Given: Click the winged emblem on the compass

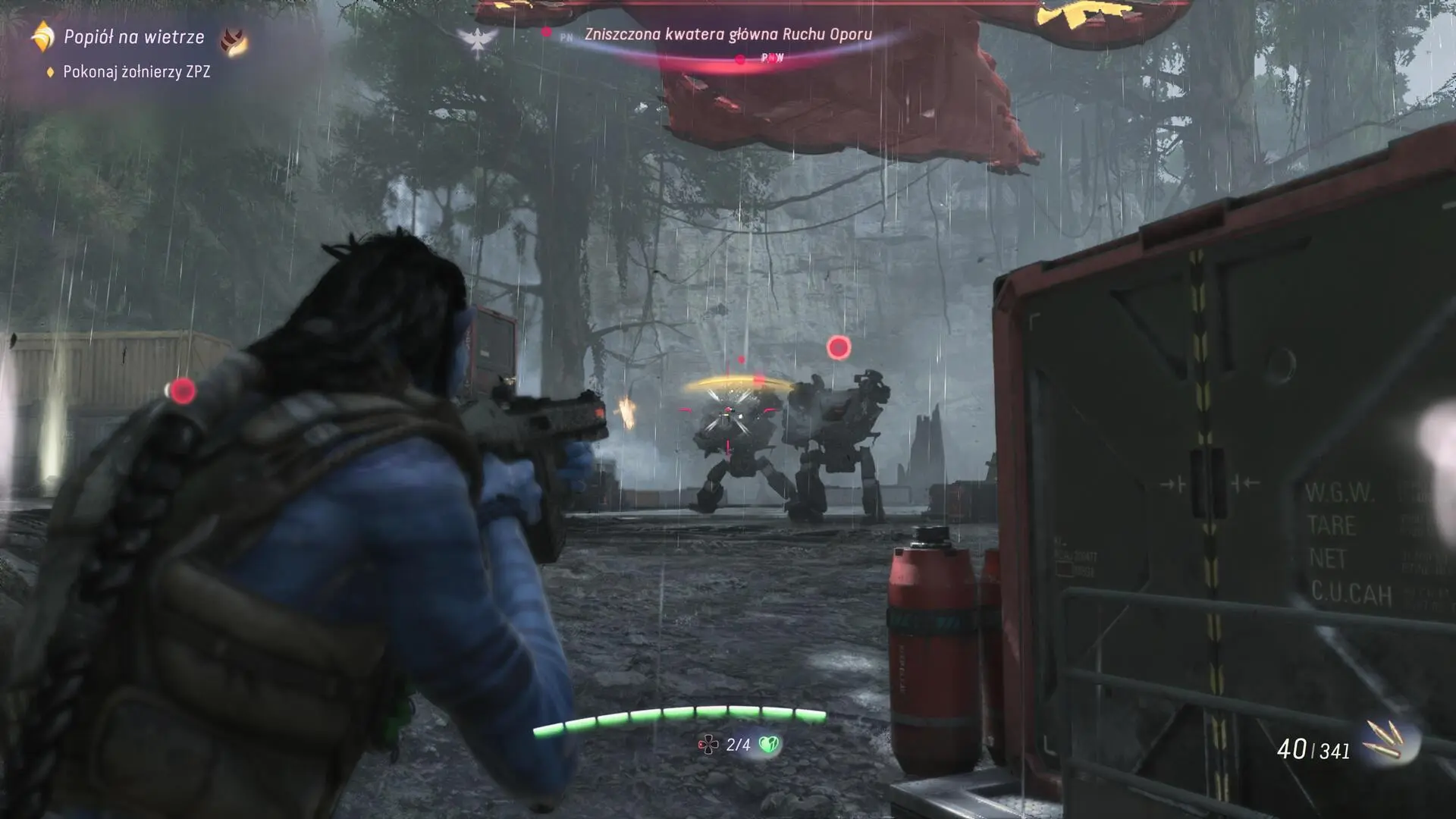Looking at the screenshot, I should click(x=478, y=42).
